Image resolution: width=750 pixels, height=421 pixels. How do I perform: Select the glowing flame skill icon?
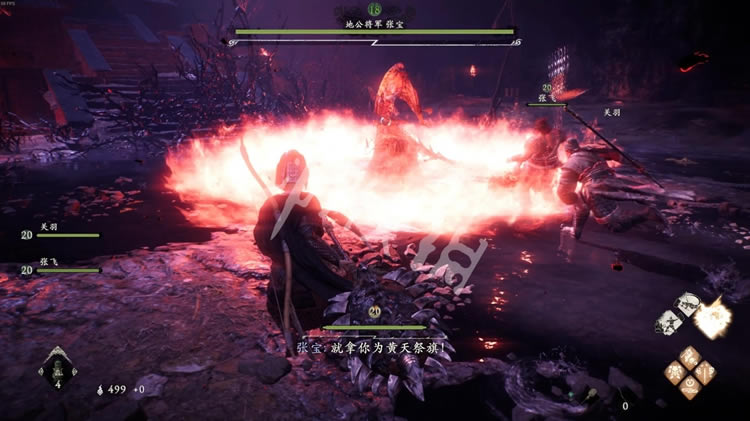711,319
